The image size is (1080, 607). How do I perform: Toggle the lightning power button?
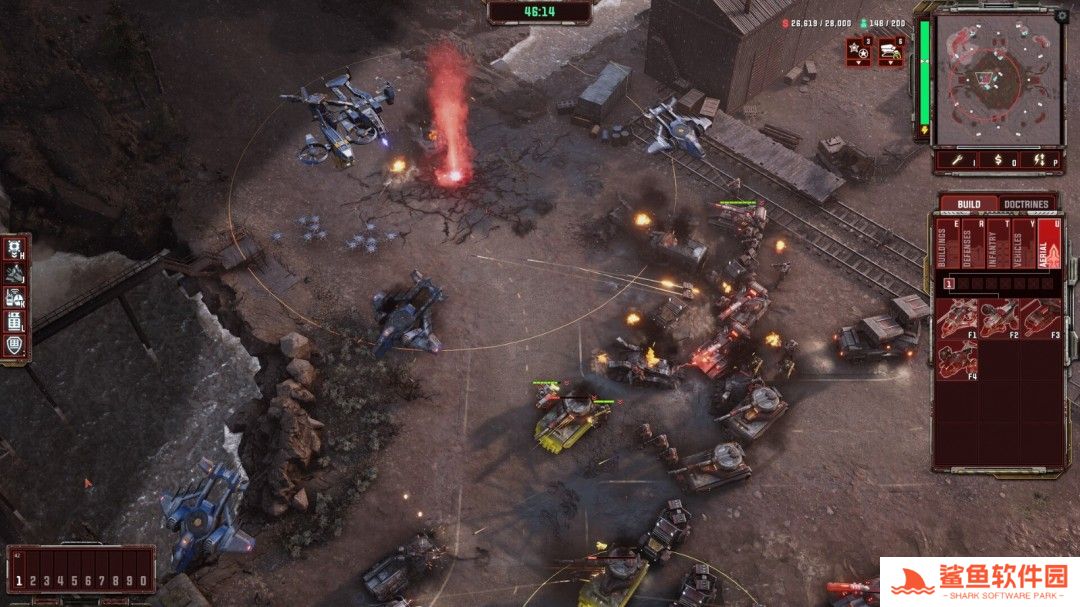[1040, 159]
